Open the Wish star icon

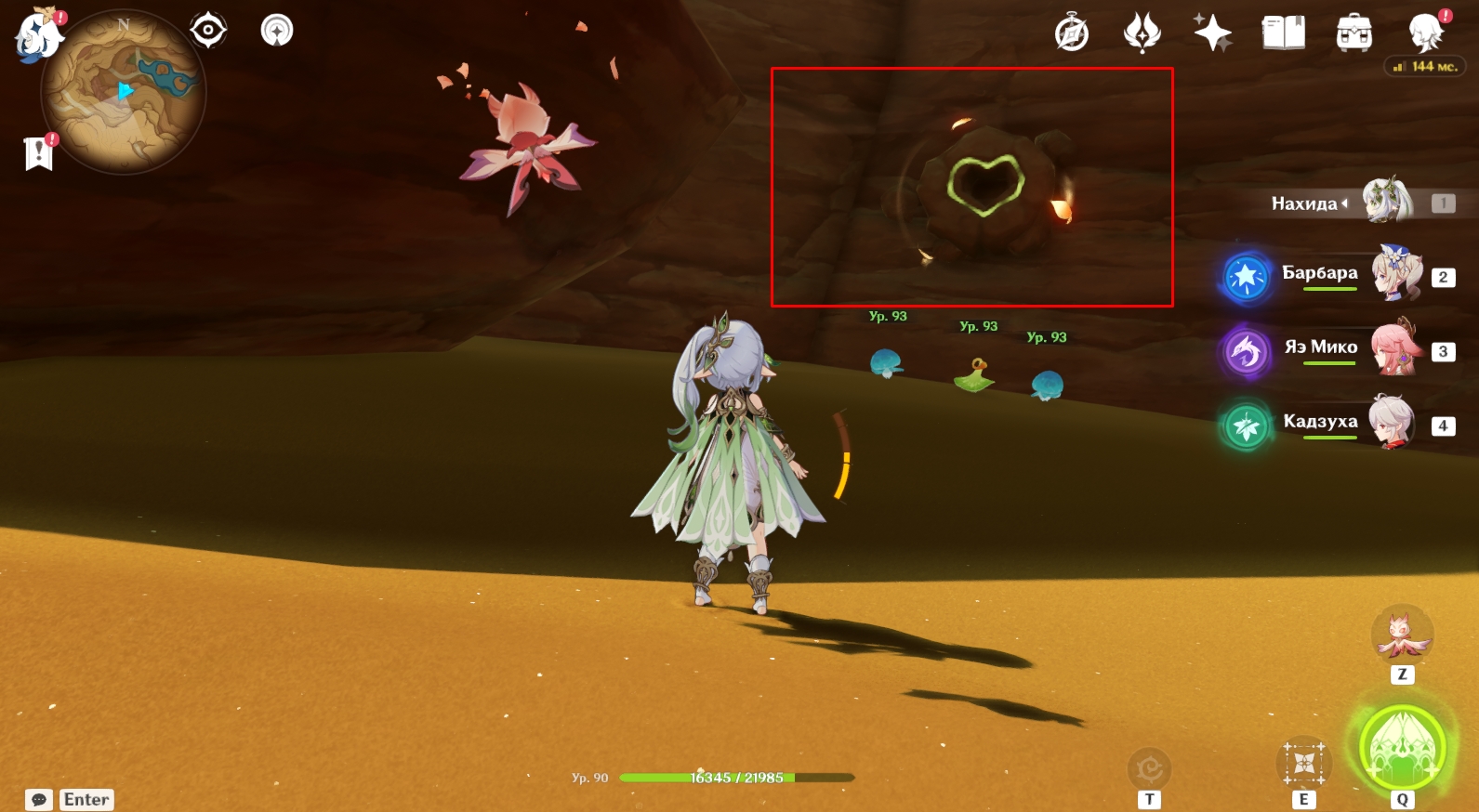[1212, 33]
